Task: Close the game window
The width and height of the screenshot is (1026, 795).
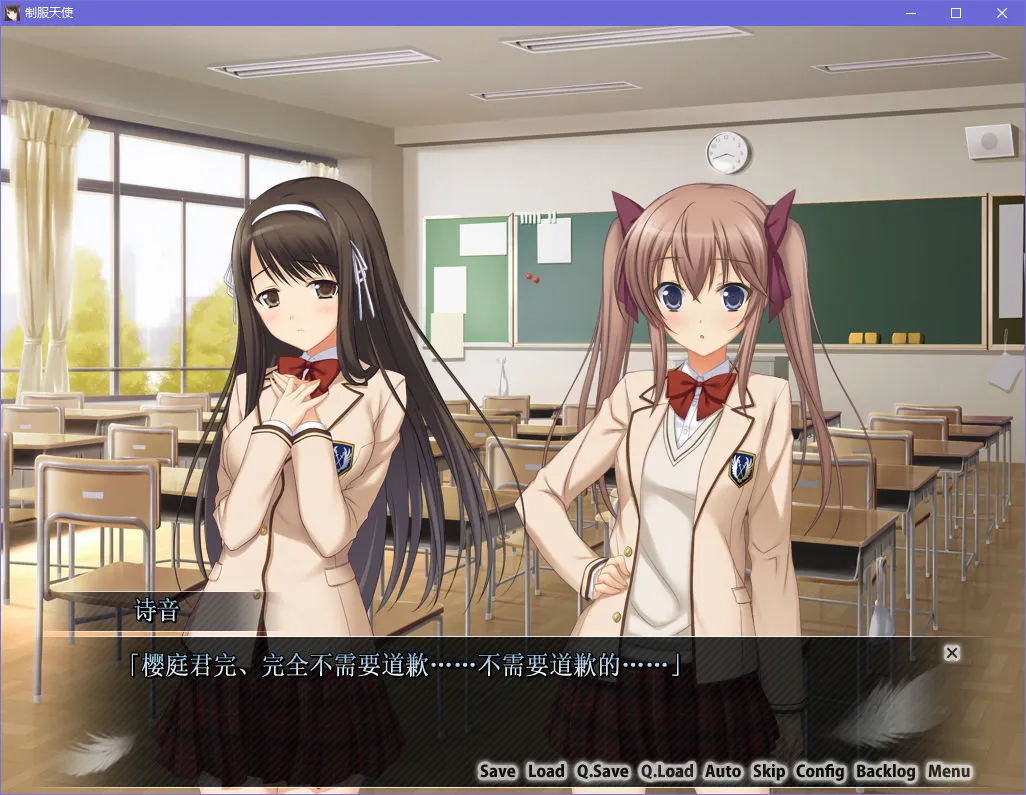Action: tap(1002, 13)
